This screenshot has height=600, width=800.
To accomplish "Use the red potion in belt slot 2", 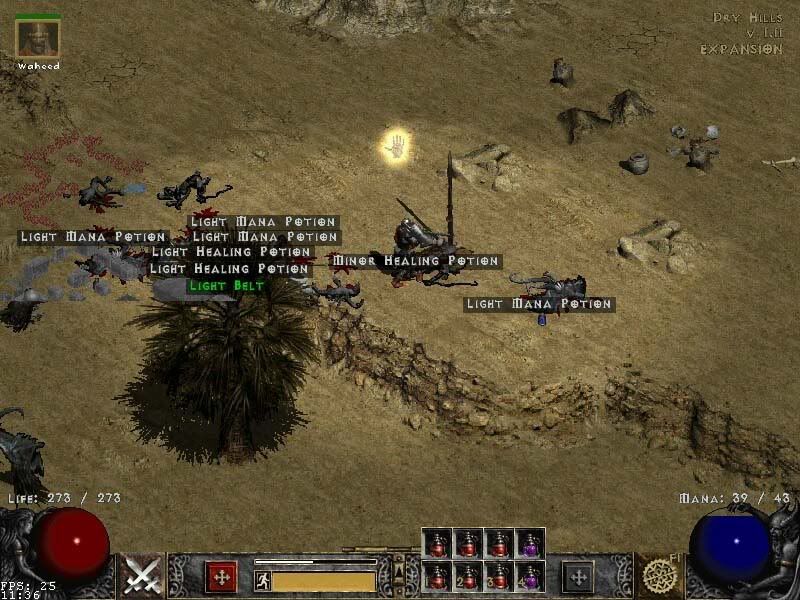I will point(468,575).
